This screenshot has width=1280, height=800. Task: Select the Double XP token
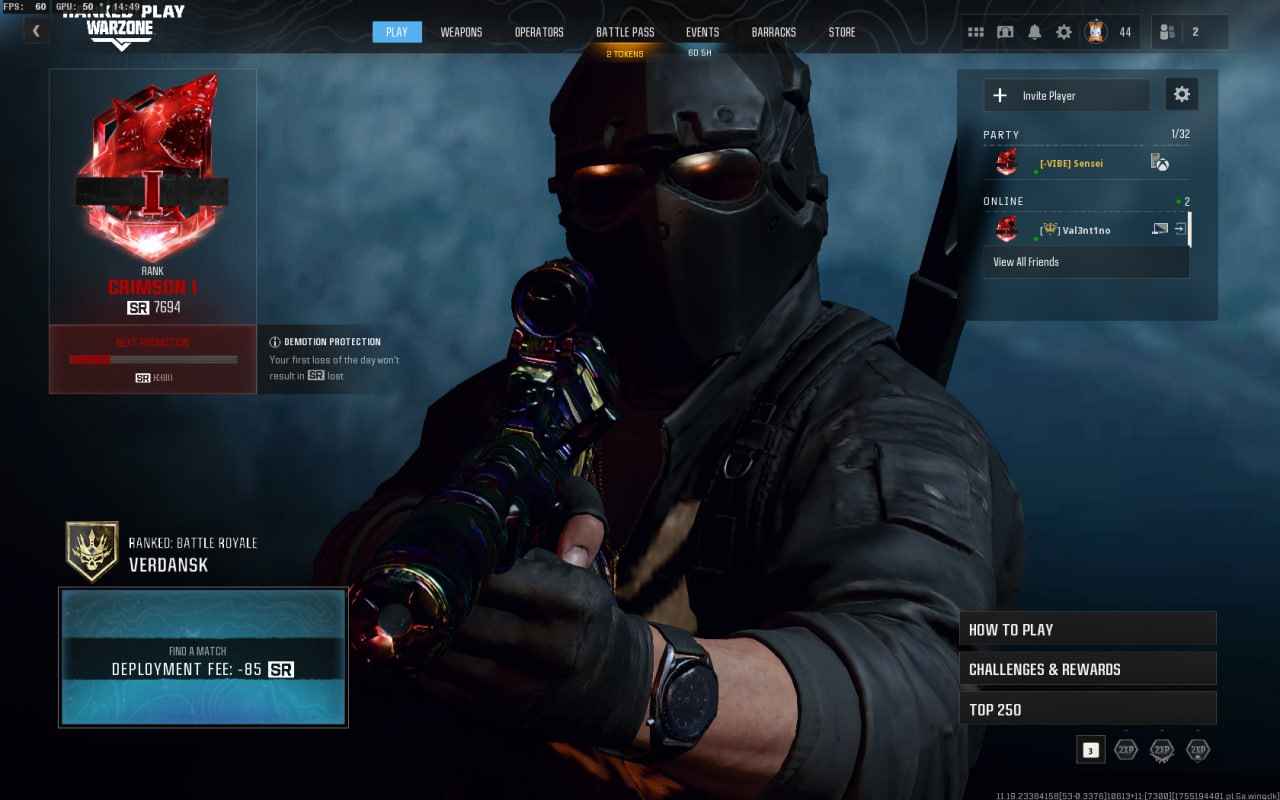1125,749
